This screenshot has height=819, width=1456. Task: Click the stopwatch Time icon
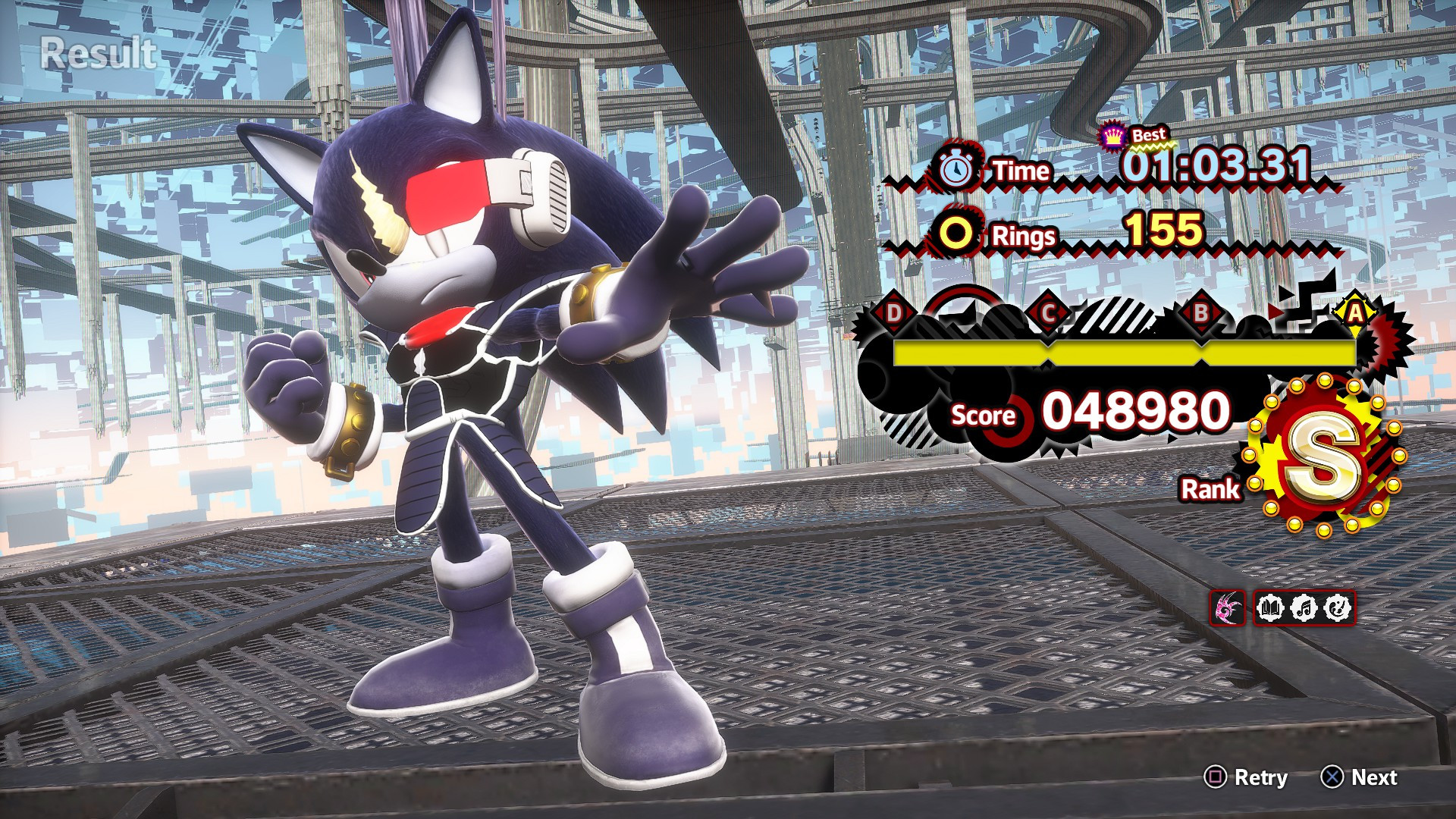(957, 171)
